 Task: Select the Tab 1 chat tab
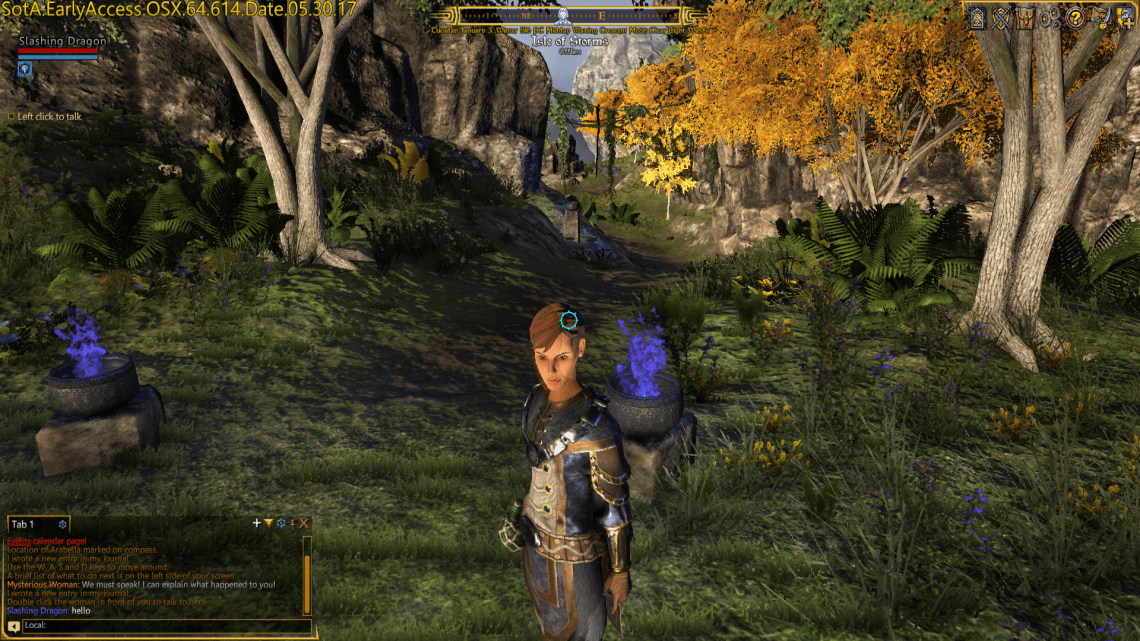point(23,524)
